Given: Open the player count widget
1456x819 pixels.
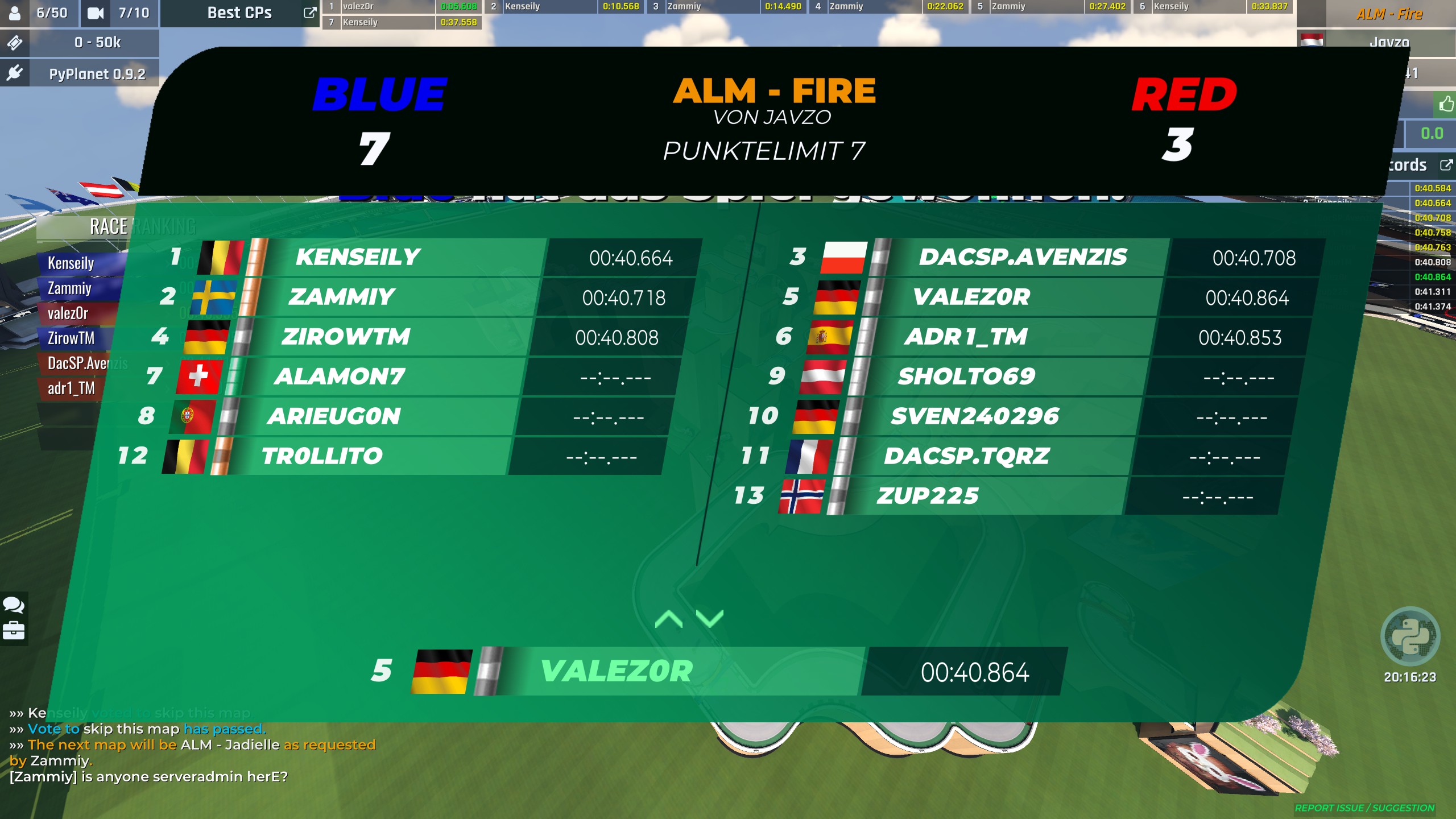Looking at the screenshot, I should pos(40,13).
